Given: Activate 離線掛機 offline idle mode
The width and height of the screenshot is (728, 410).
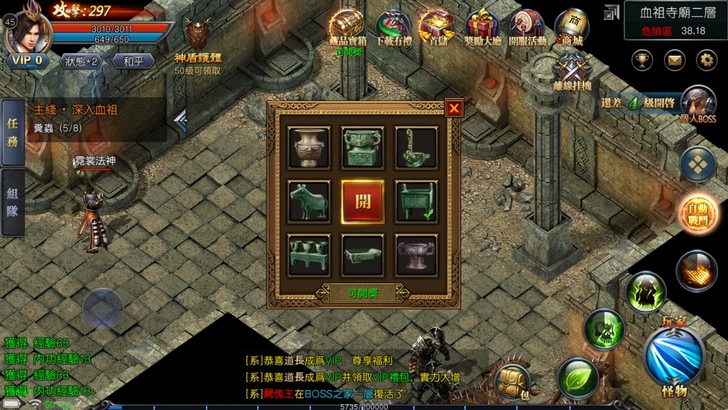Looking at the screenshot, I should tap(571, 70).
